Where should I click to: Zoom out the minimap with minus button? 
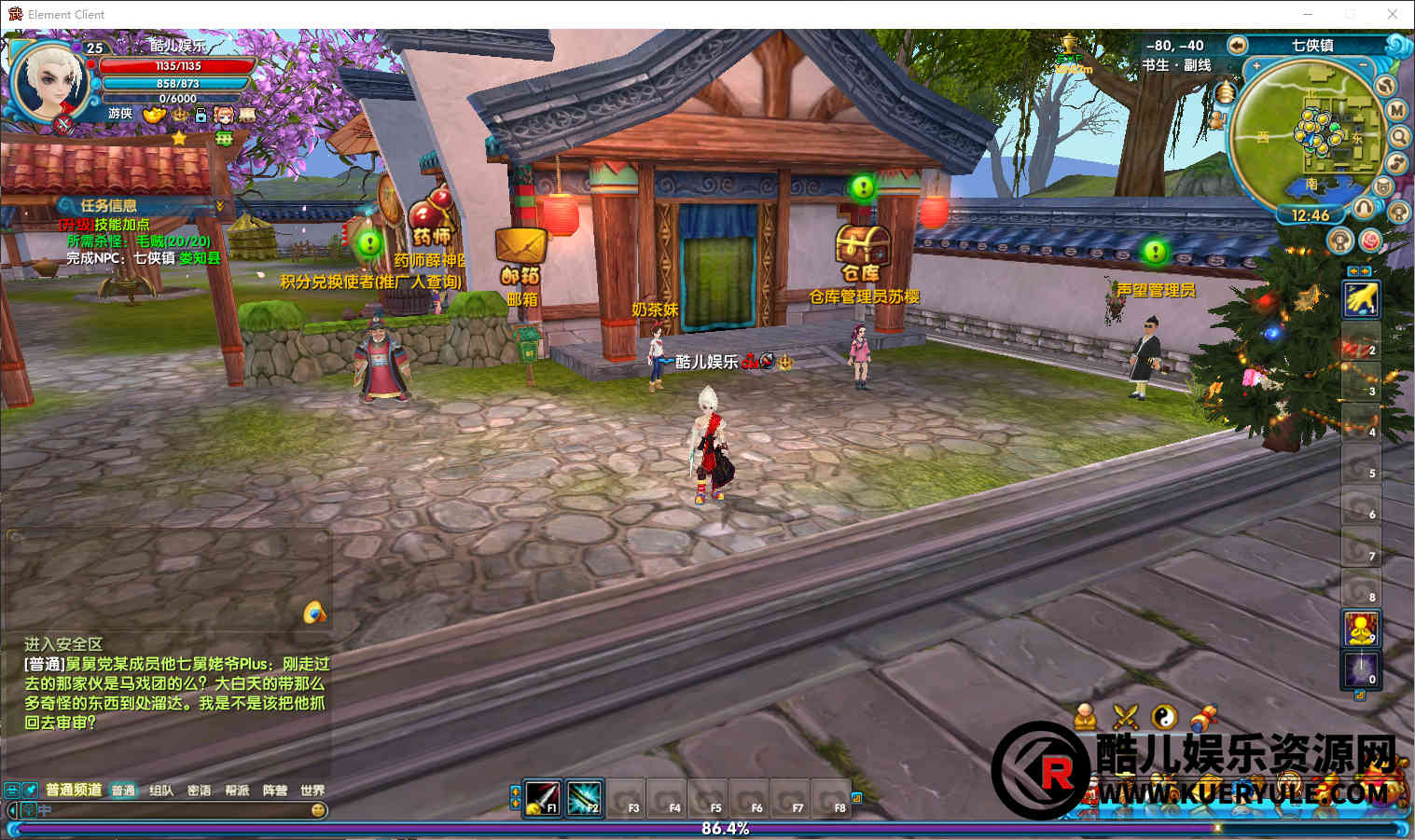(x=1364, y=66)
